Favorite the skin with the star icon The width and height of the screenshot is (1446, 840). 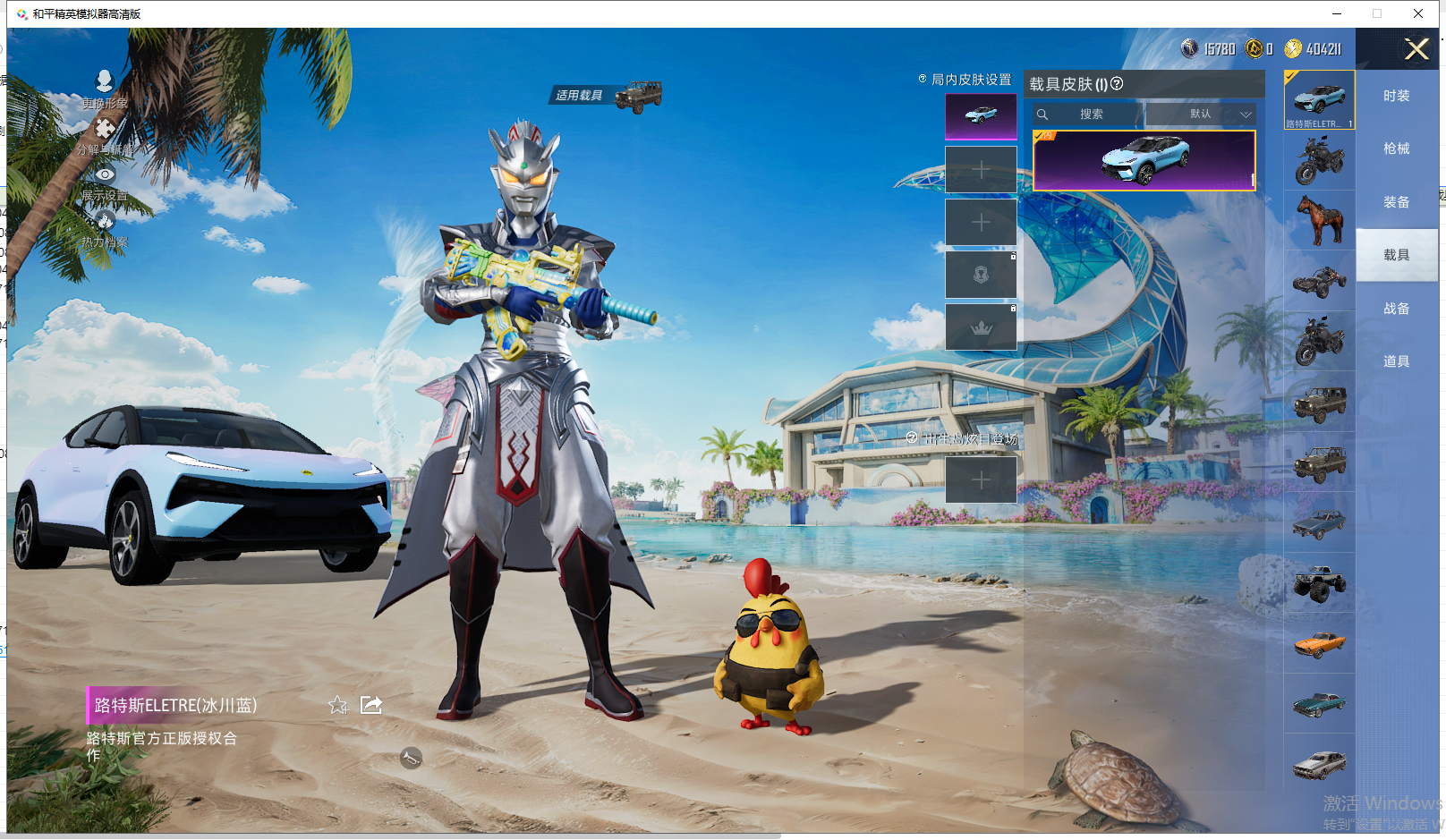[x=338, y=705]
